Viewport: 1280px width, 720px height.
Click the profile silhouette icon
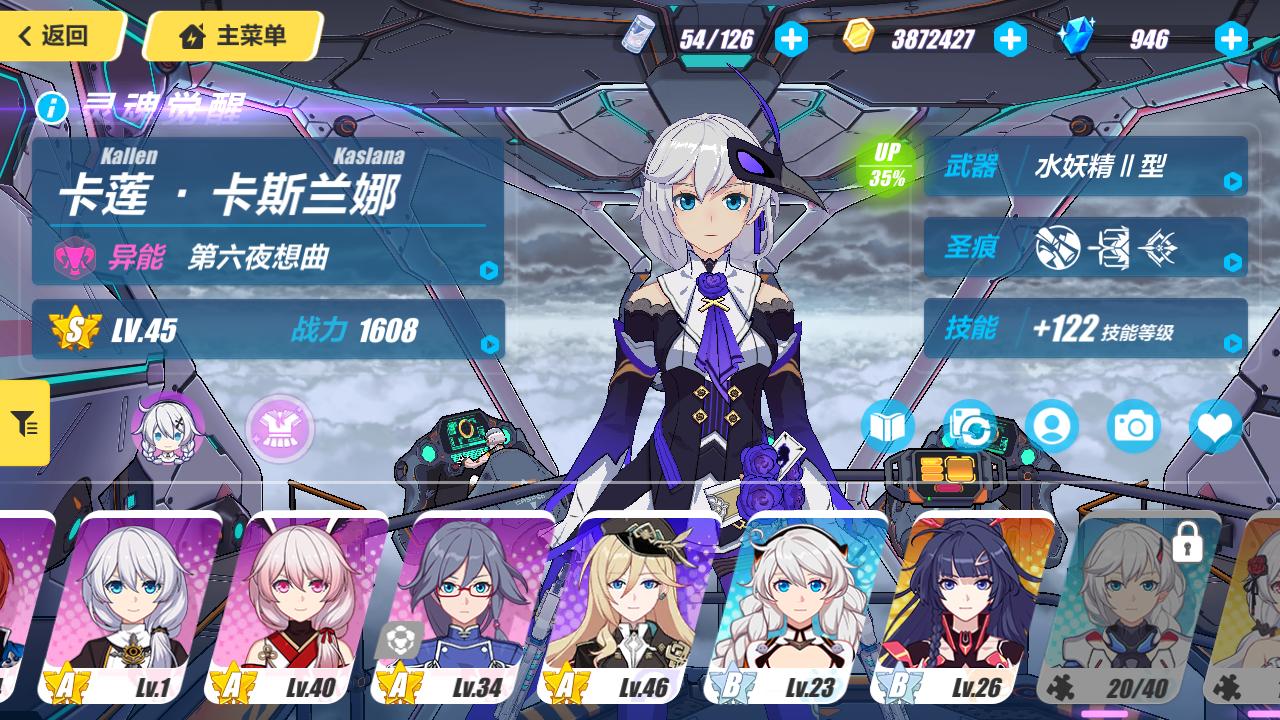pyautogui.click(x=1051, y=427)
